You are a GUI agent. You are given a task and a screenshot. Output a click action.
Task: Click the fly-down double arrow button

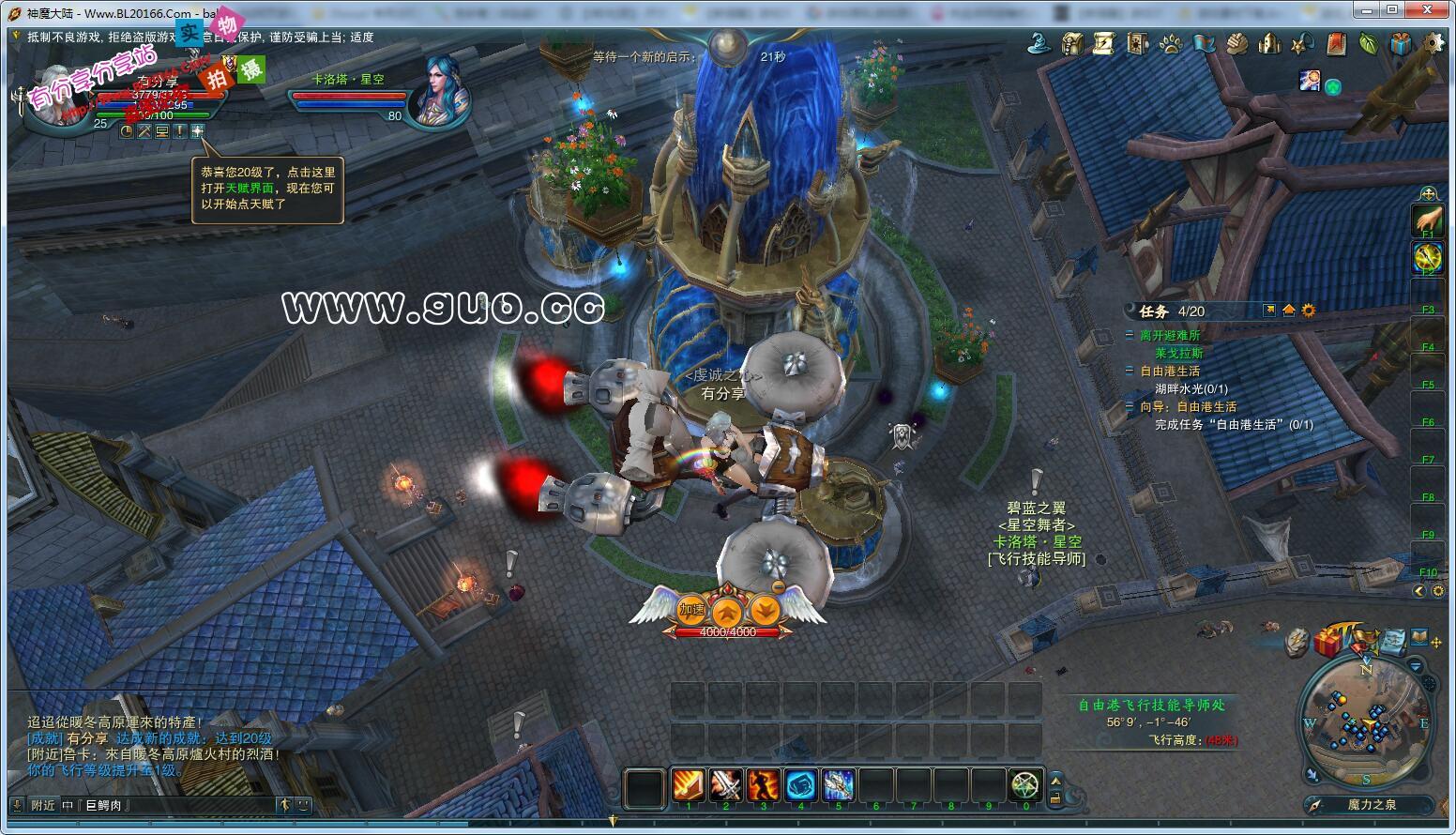coord(765,612)
